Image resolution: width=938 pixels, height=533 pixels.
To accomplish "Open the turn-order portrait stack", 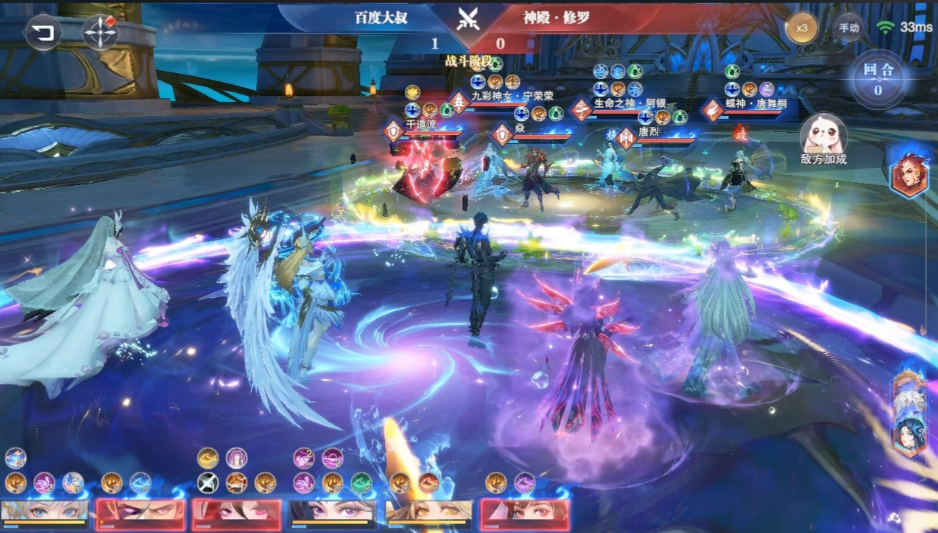I will (908, 412).
